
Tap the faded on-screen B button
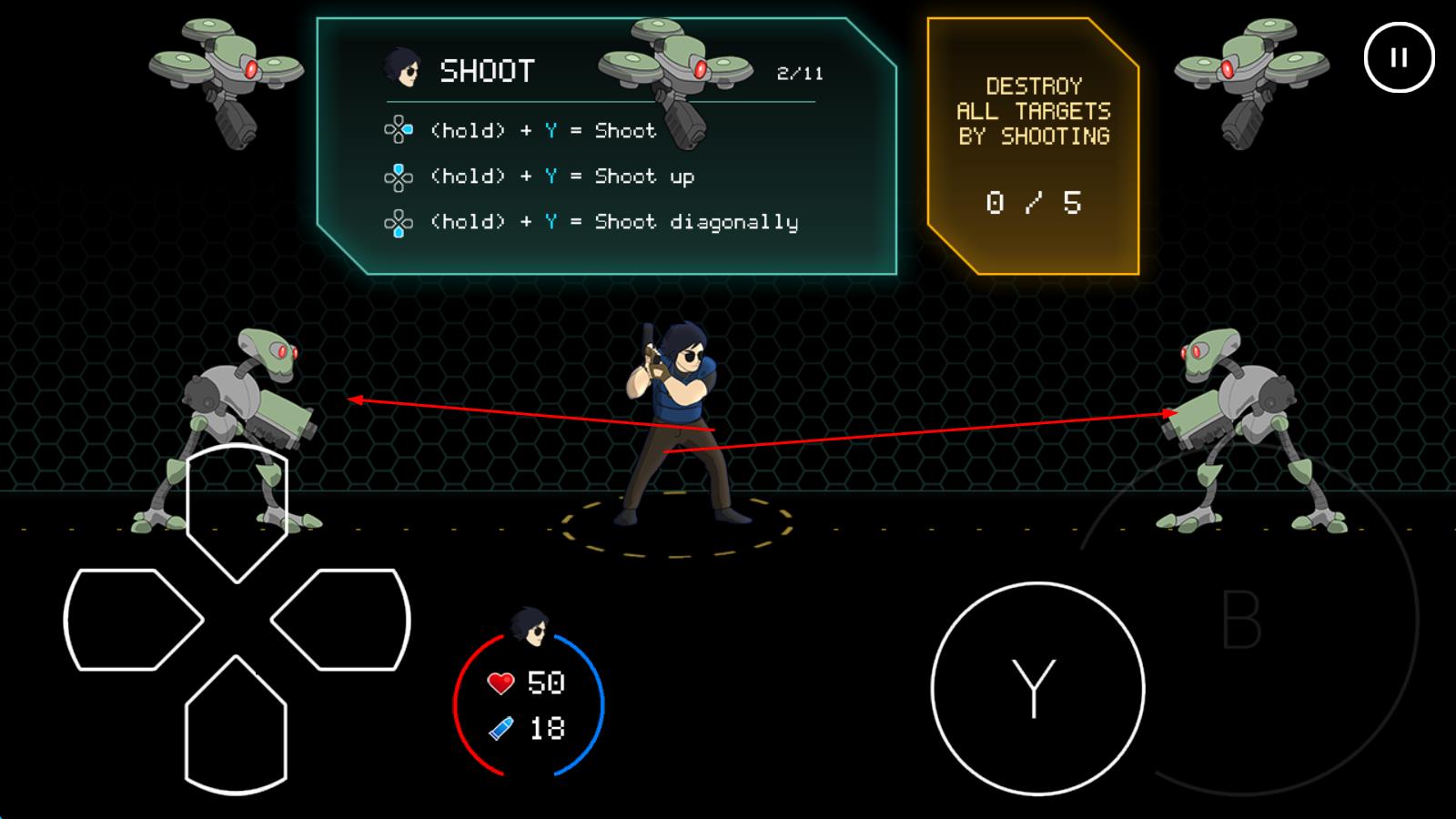[1242, 620]
